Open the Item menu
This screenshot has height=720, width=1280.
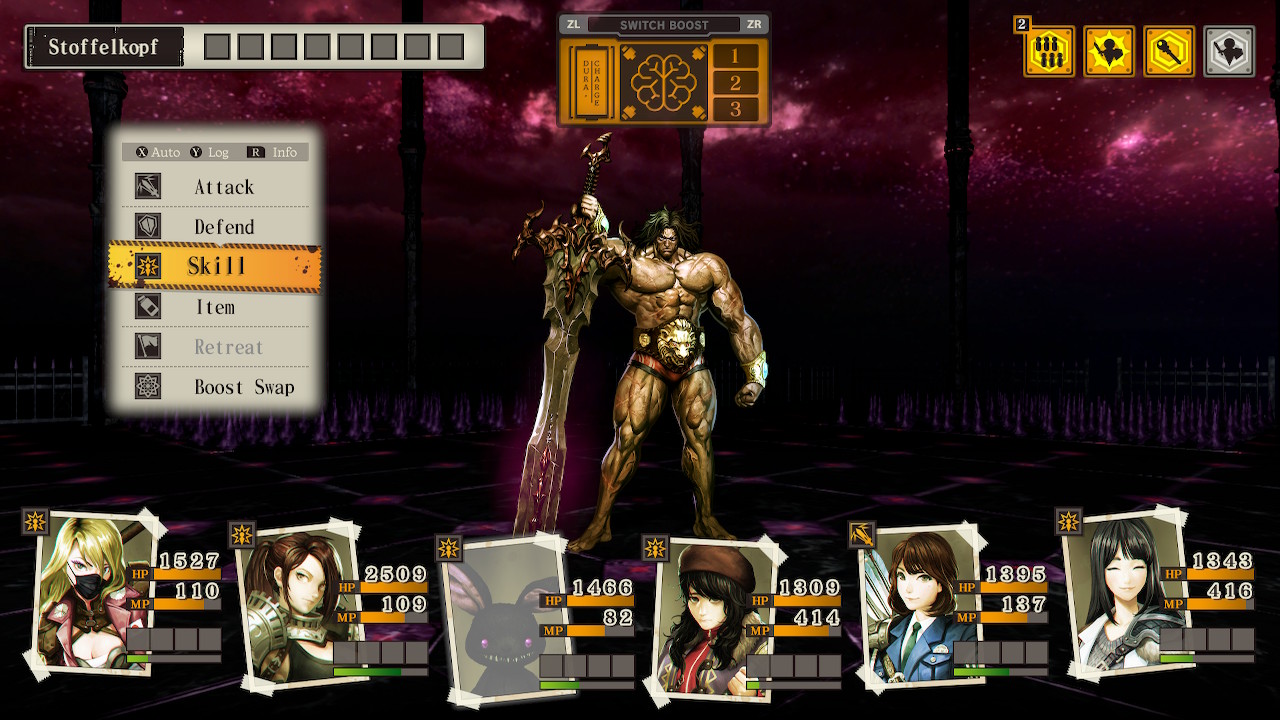pos(215,307)
